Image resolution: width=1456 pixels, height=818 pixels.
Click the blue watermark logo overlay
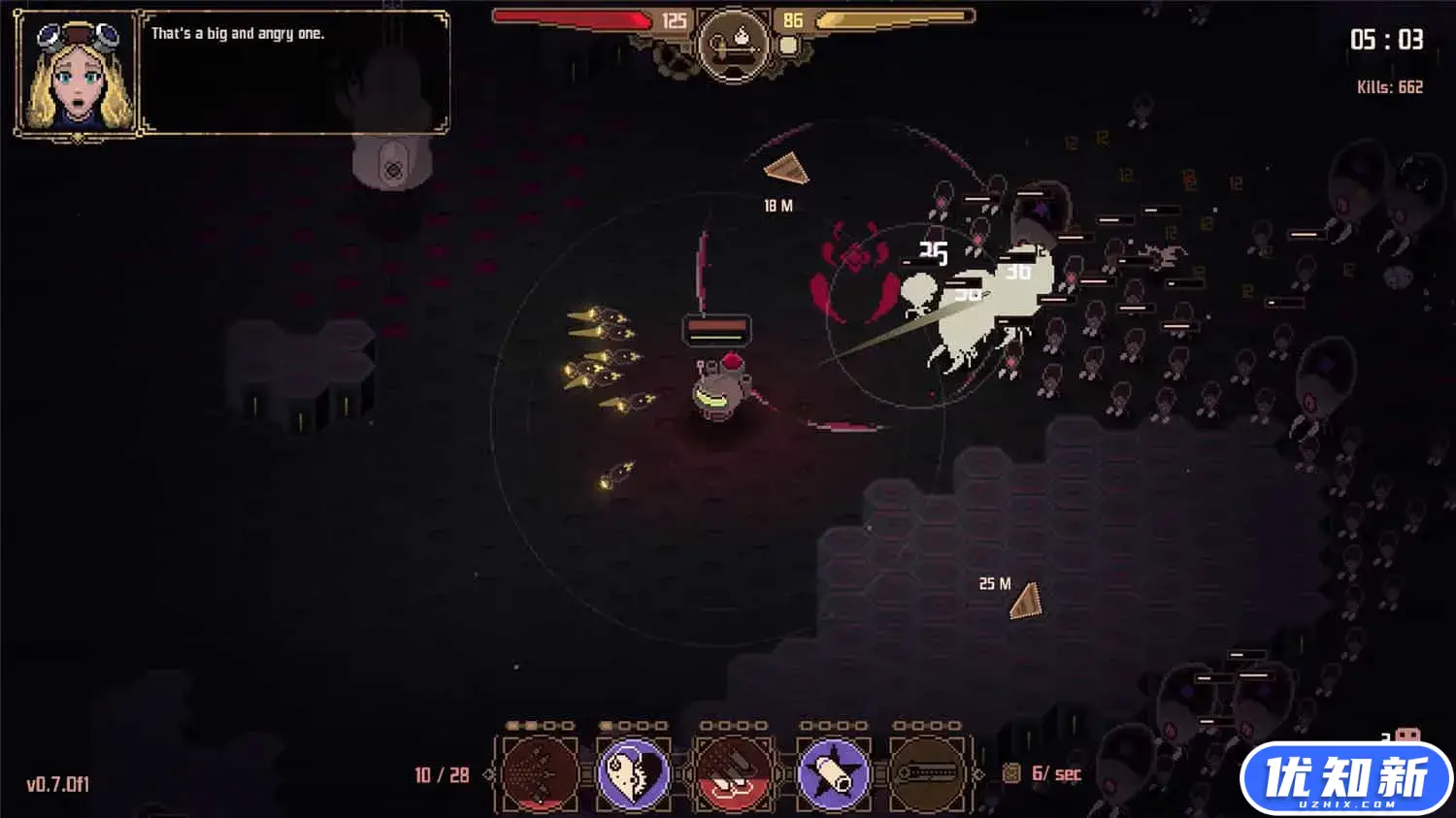click(1345, 779)
